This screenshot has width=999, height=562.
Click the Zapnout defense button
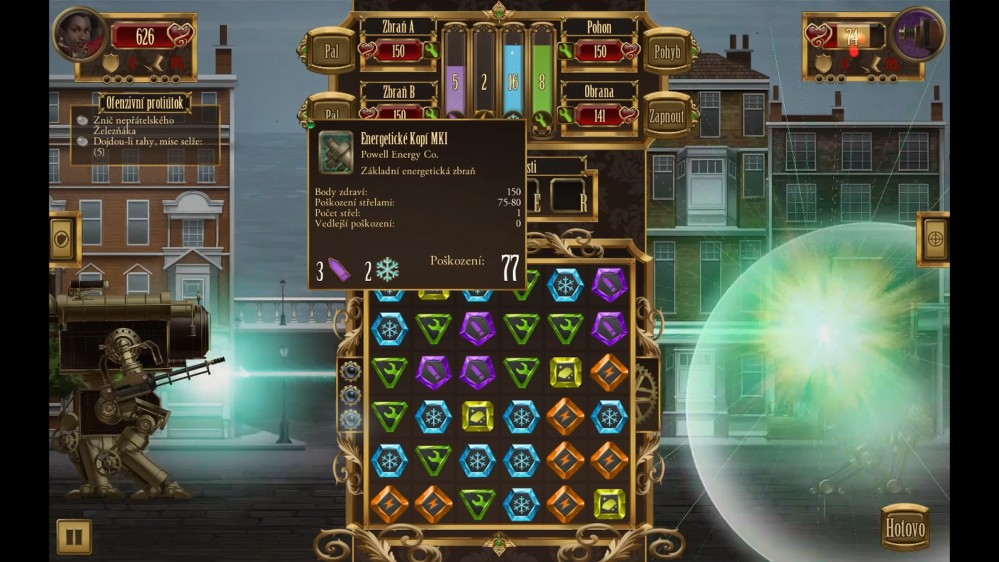coord(666,115)
